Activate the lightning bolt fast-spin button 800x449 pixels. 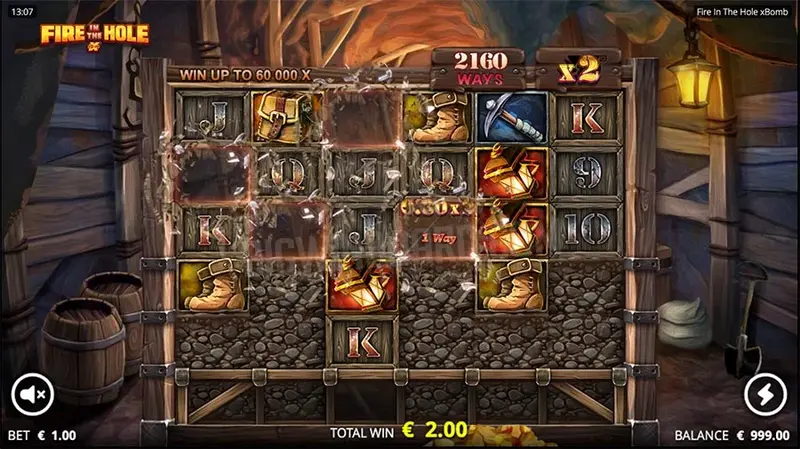(x=766, y=394)
